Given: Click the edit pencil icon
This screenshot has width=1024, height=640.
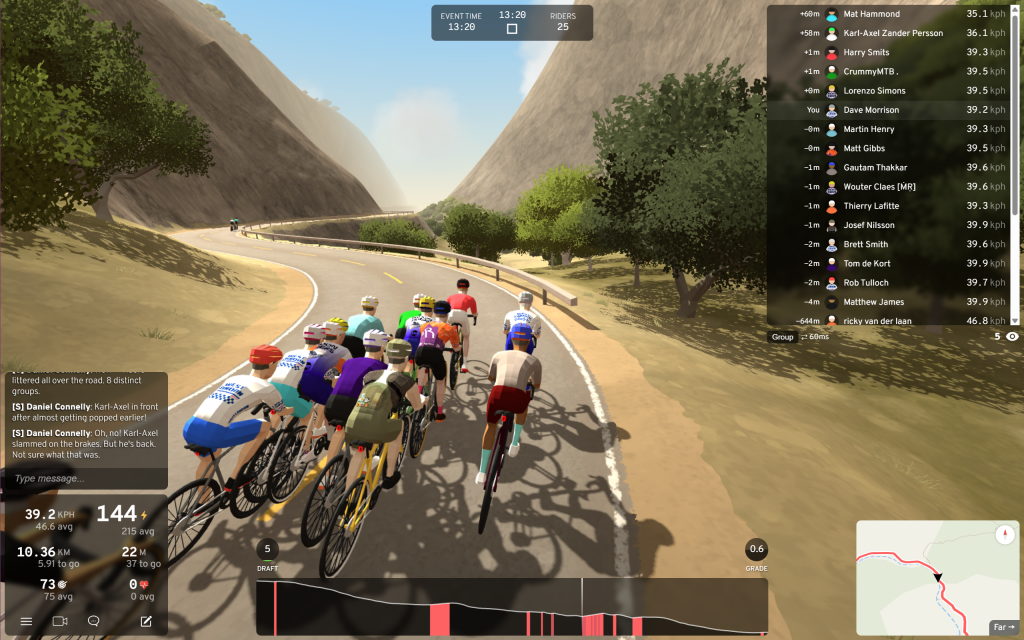Looking at the screenshot, I should (x=146, y=621).
